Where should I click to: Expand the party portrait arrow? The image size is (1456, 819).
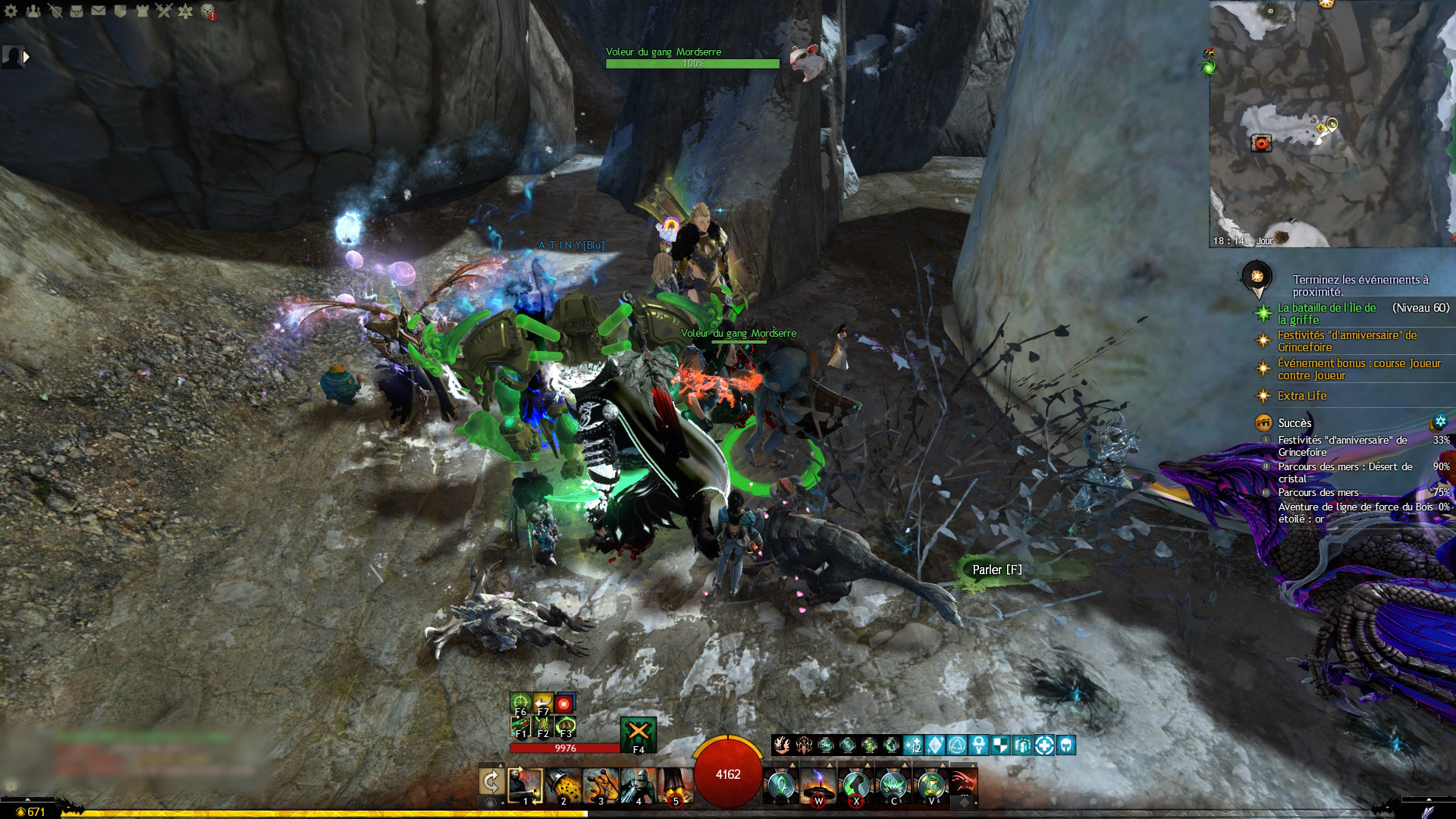27,56
